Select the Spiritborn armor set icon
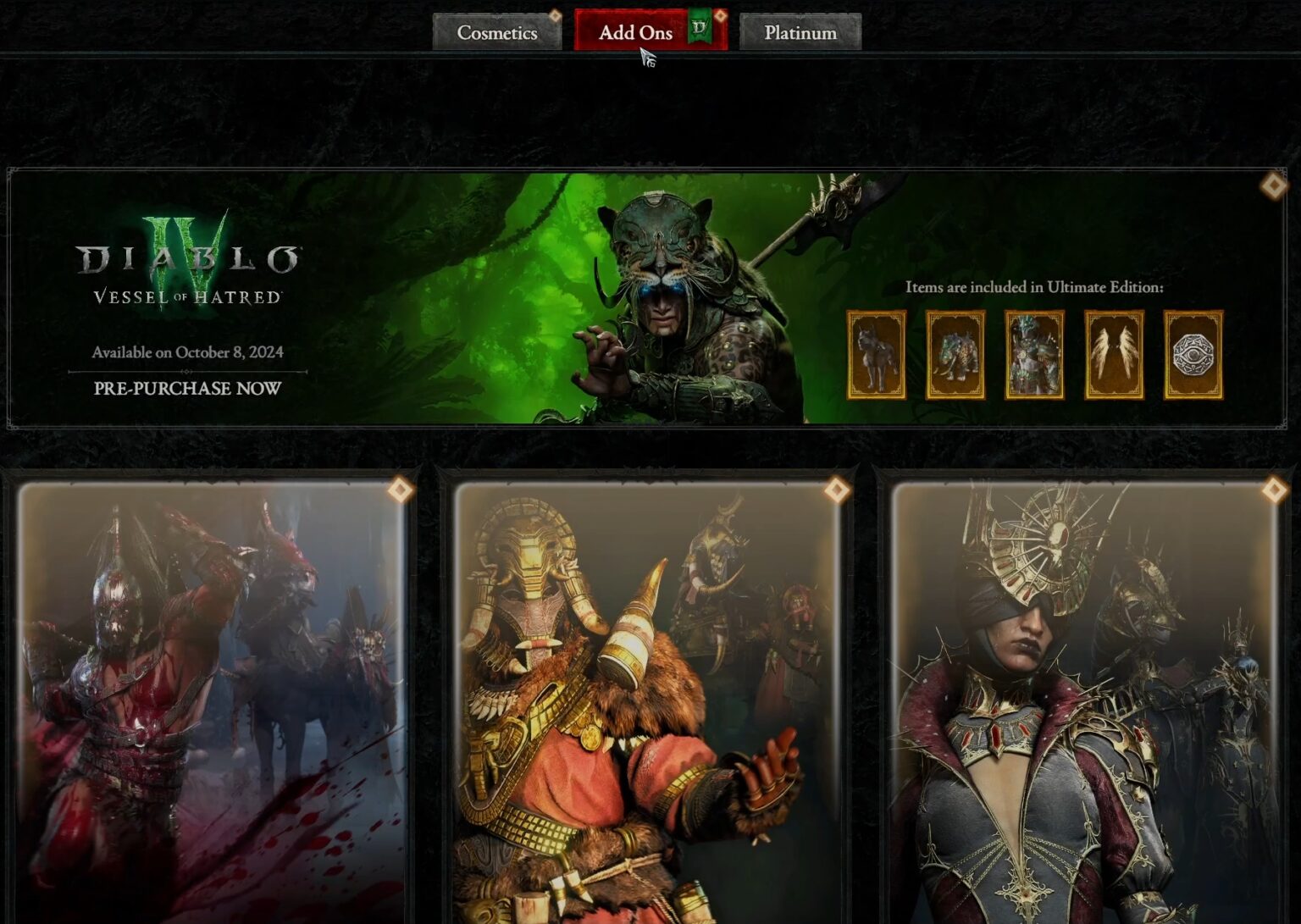 click(x=1033, y=356)
